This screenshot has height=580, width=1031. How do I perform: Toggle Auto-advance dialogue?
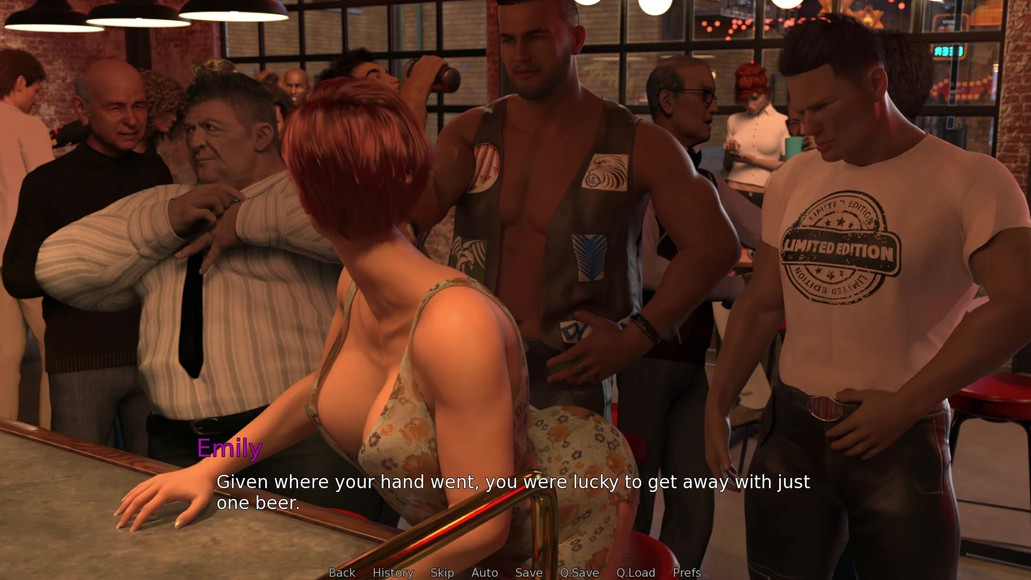485,572
